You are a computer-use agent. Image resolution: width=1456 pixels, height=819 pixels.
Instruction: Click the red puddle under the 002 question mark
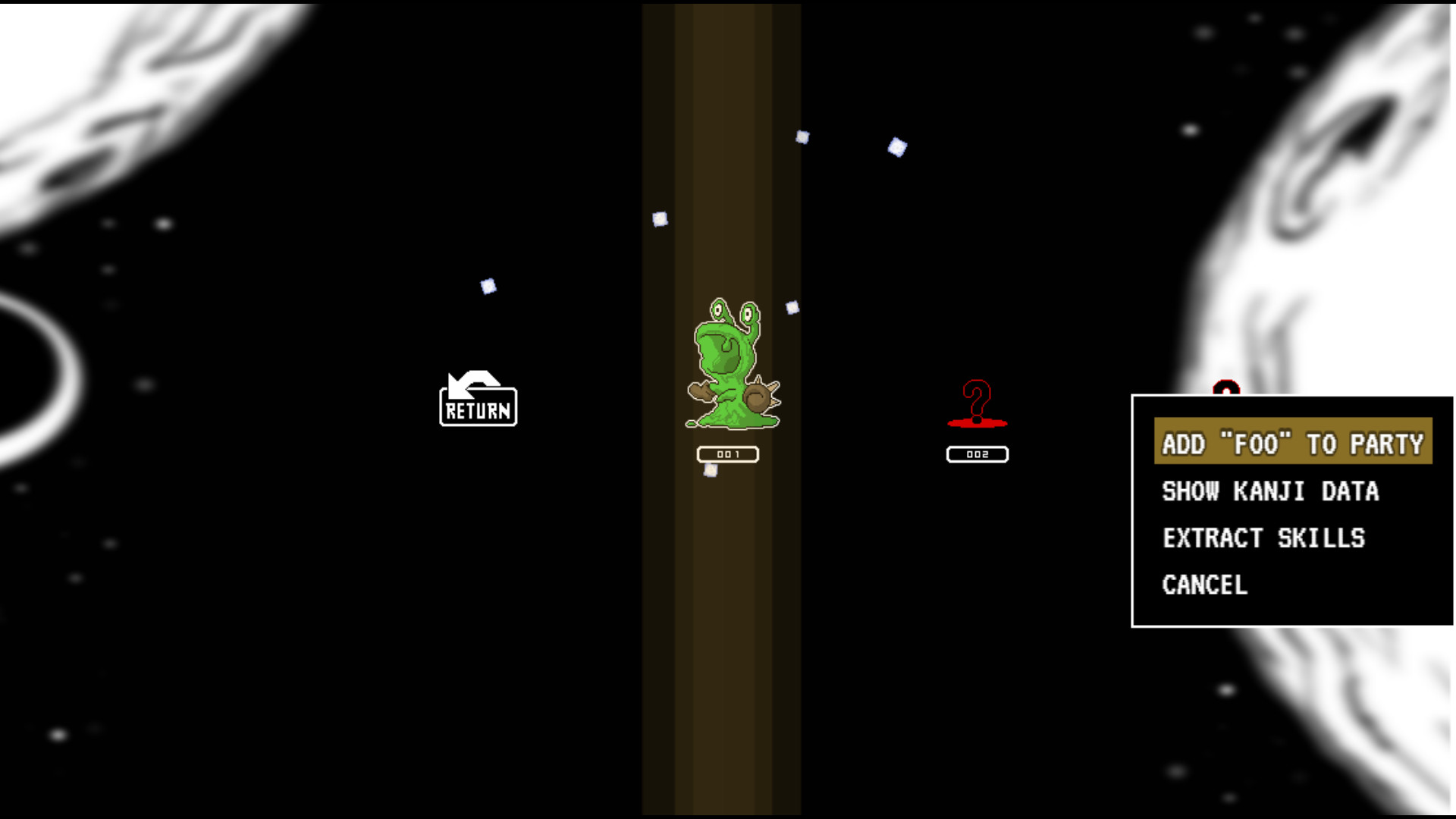point(977,425)
